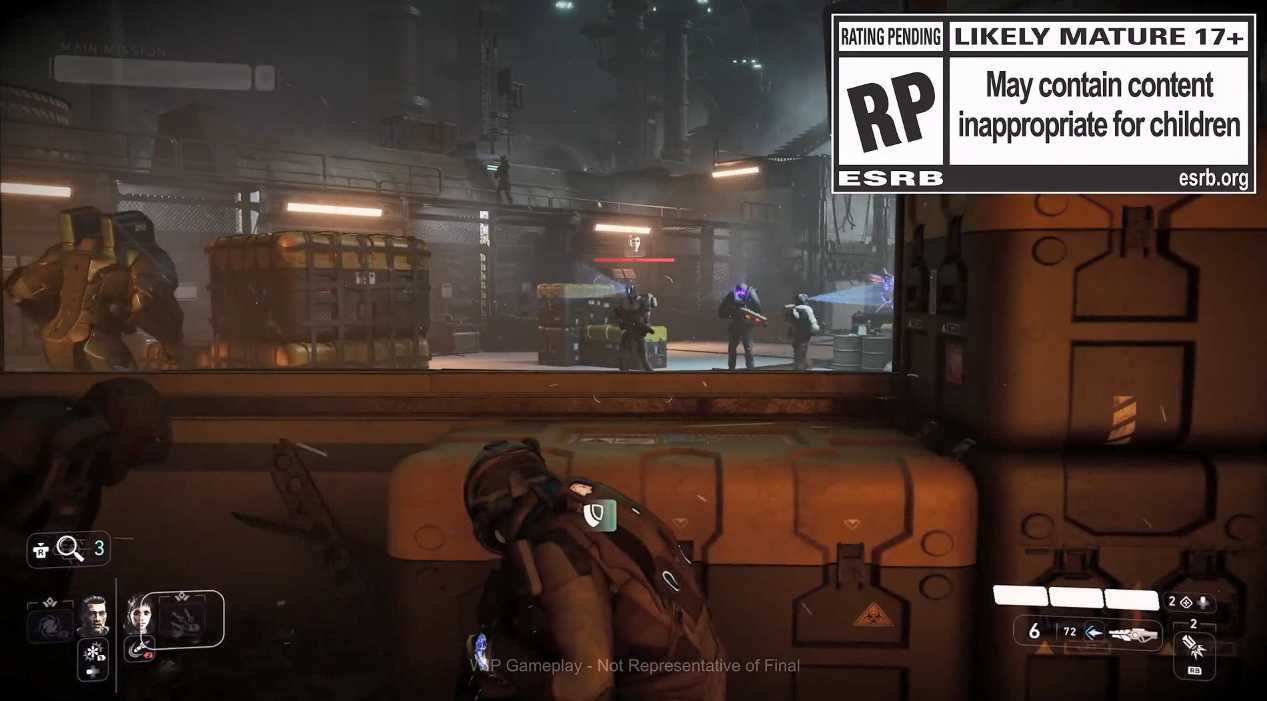Viewport: 1267px width, 701px height.
Task: Use the grenade throw ability slot
Action: point(1192,648)
